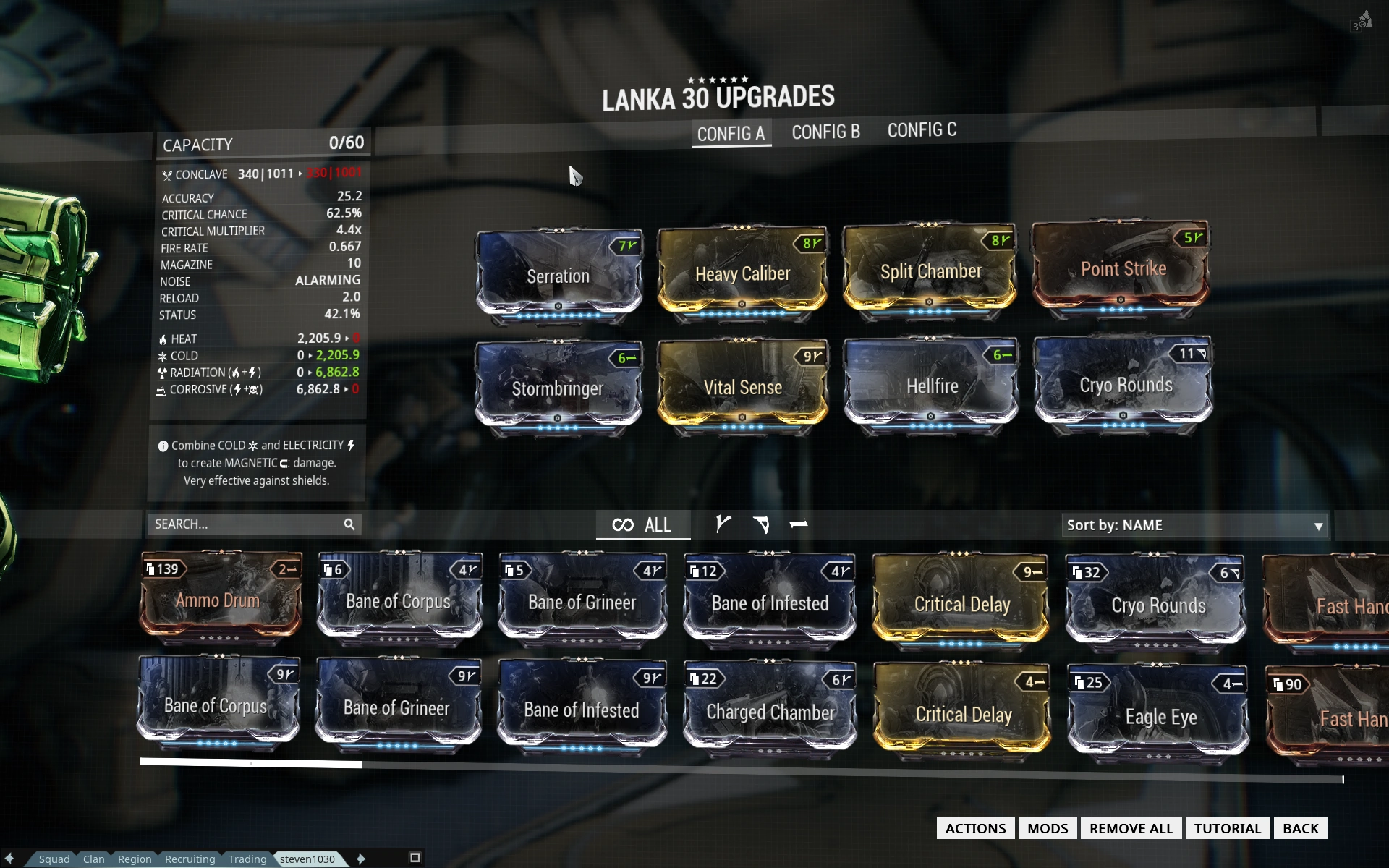Open the Sort by NAME dropdown

[x=1194, y=526]
